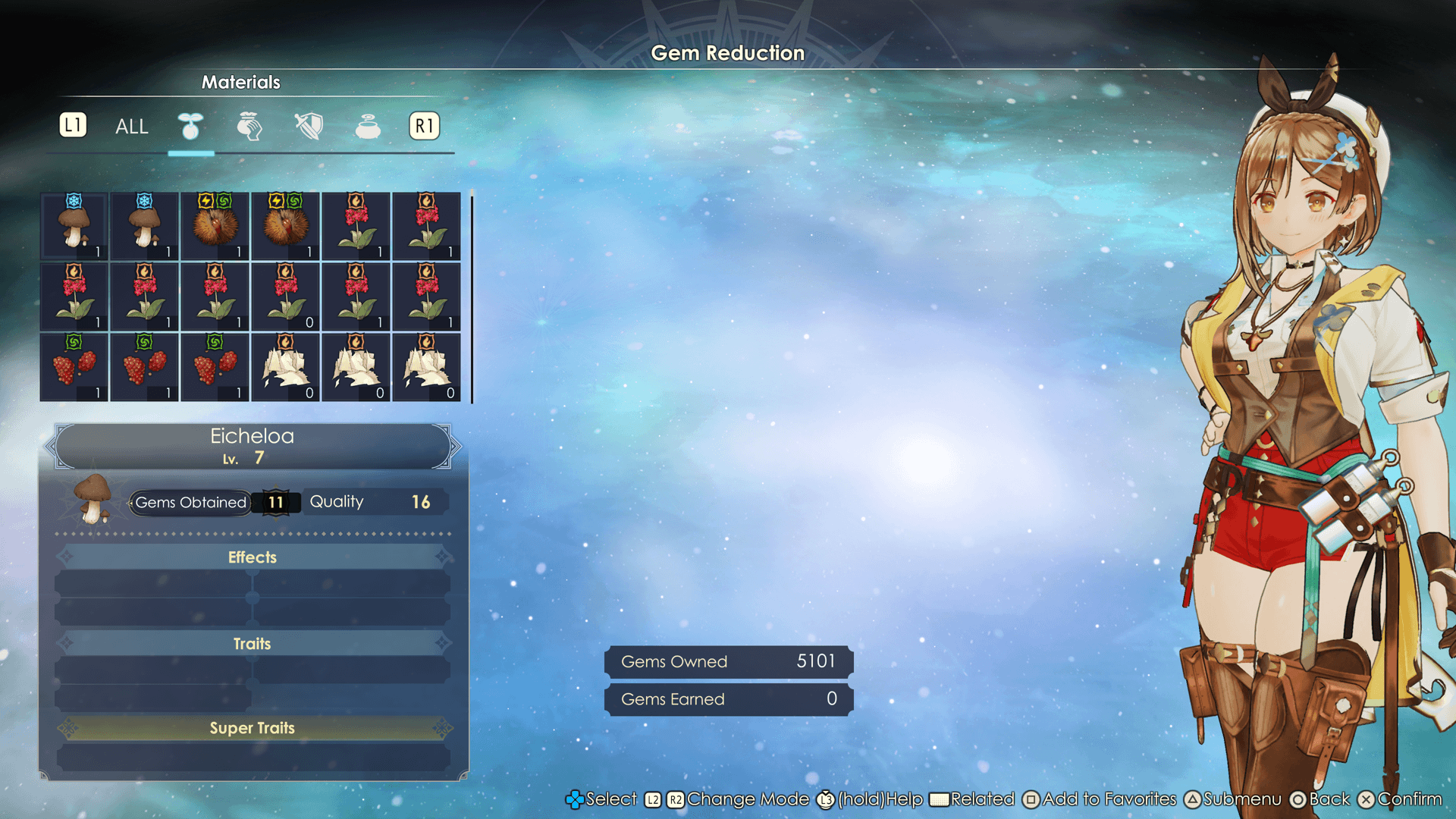Select the red flower slot with quantity 0
The width and height of the screenshot is (1456, 819).
(286, 297)
